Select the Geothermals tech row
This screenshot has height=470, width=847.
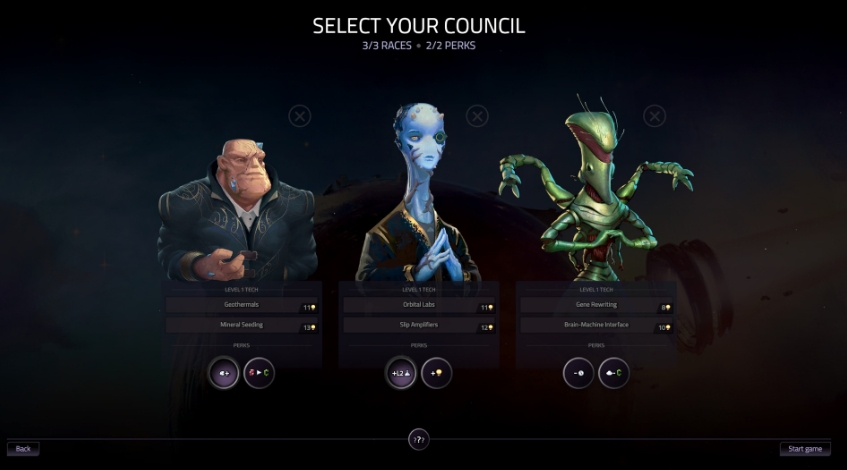coord(240,307)
